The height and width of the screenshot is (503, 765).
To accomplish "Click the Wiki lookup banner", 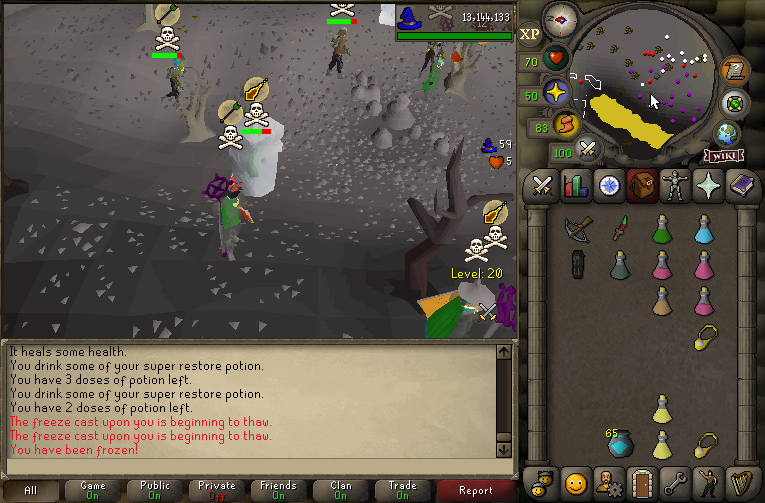I will point(722,155).
